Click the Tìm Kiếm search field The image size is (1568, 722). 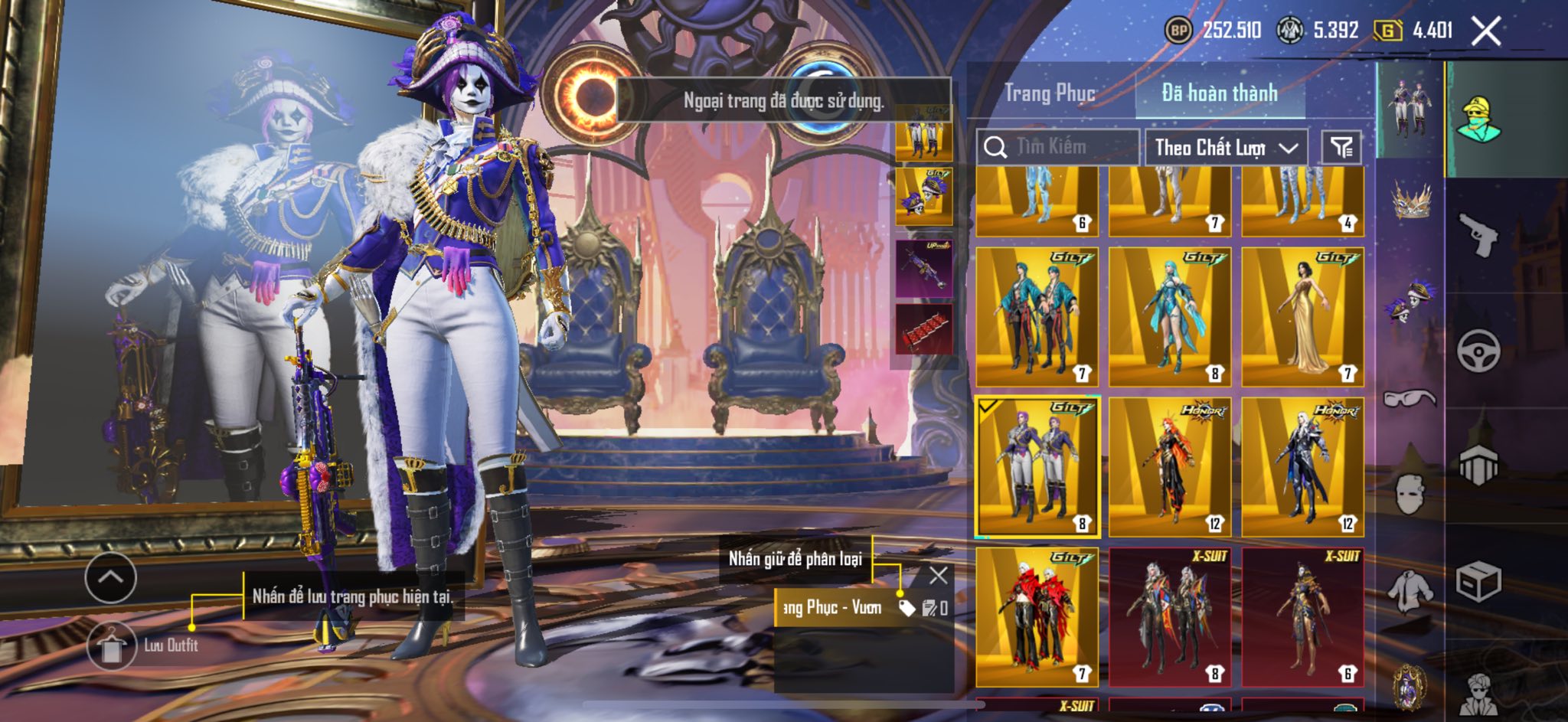click(1059, 146)
